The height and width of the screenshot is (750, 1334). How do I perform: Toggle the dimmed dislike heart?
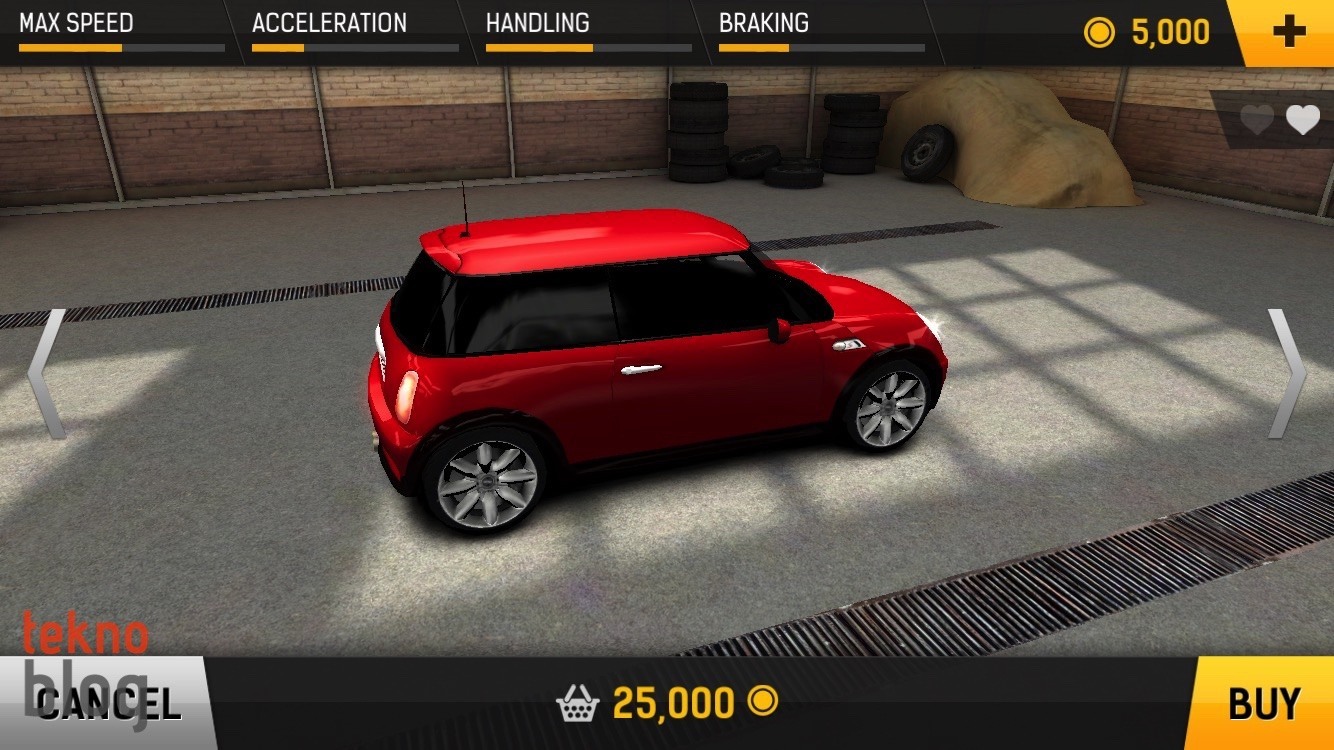coord(1257,122)
